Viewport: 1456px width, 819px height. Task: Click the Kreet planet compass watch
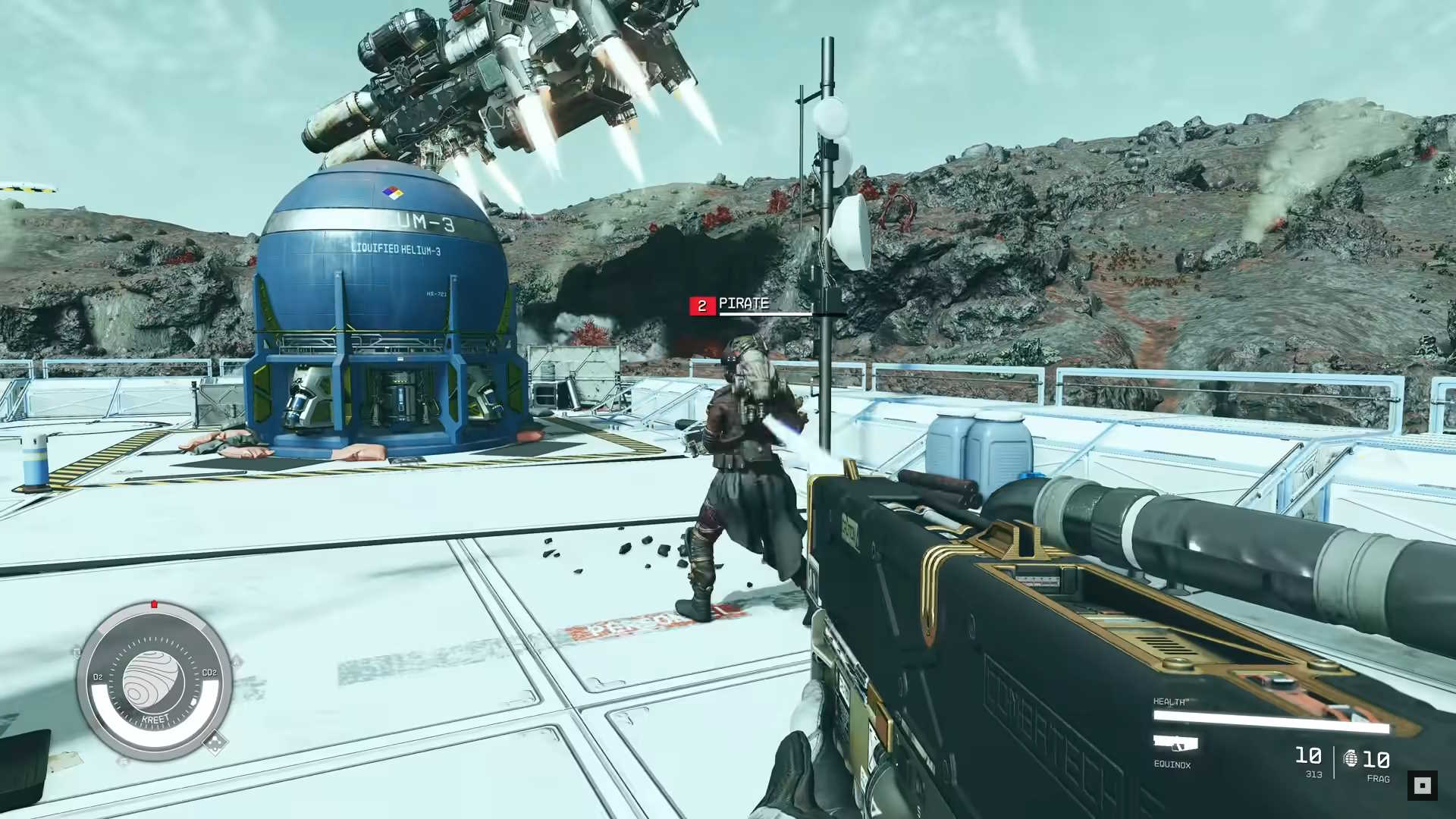point(154,681)
